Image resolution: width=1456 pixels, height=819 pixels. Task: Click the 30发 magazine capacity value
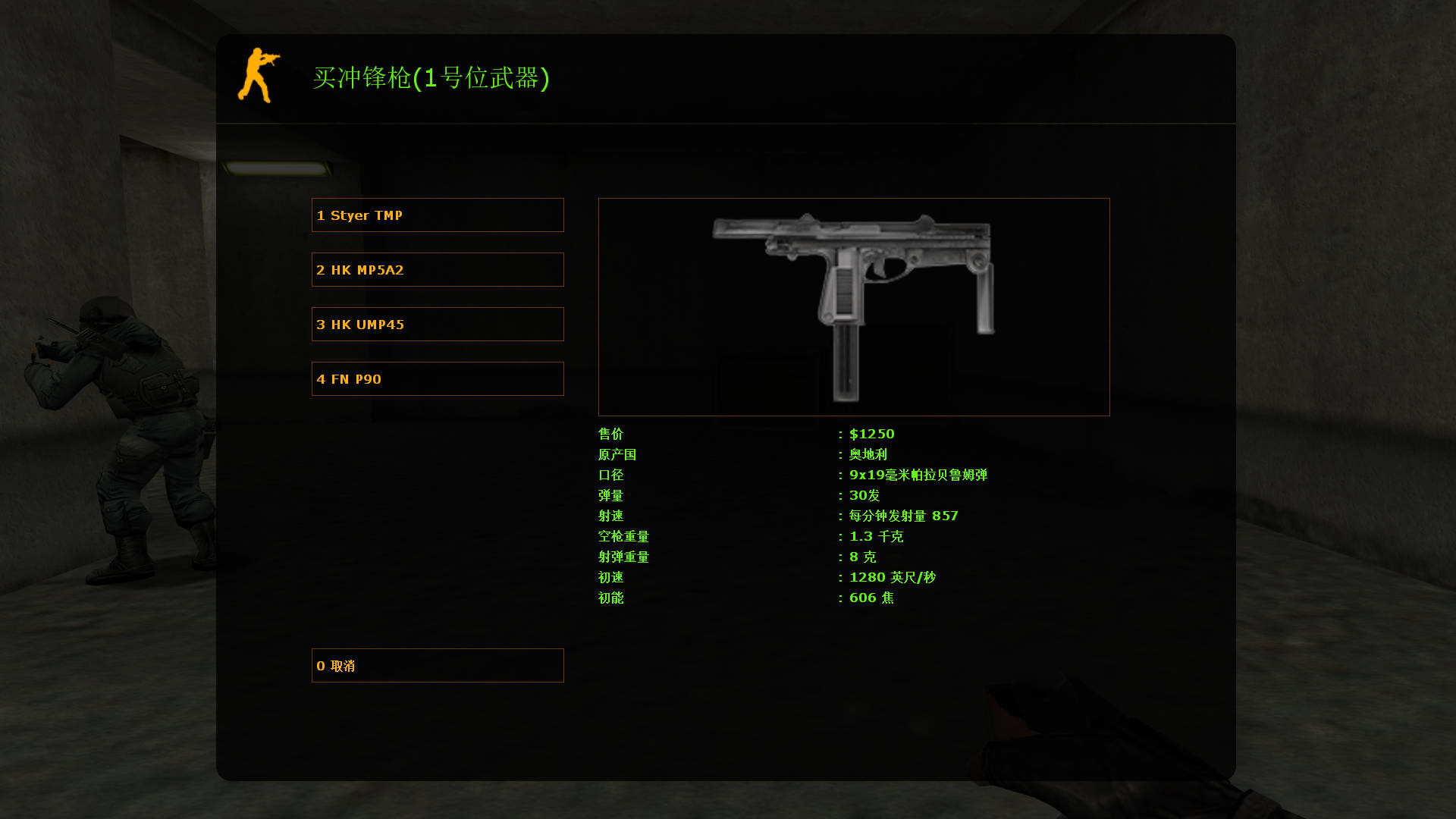click(x=864, y=495)
